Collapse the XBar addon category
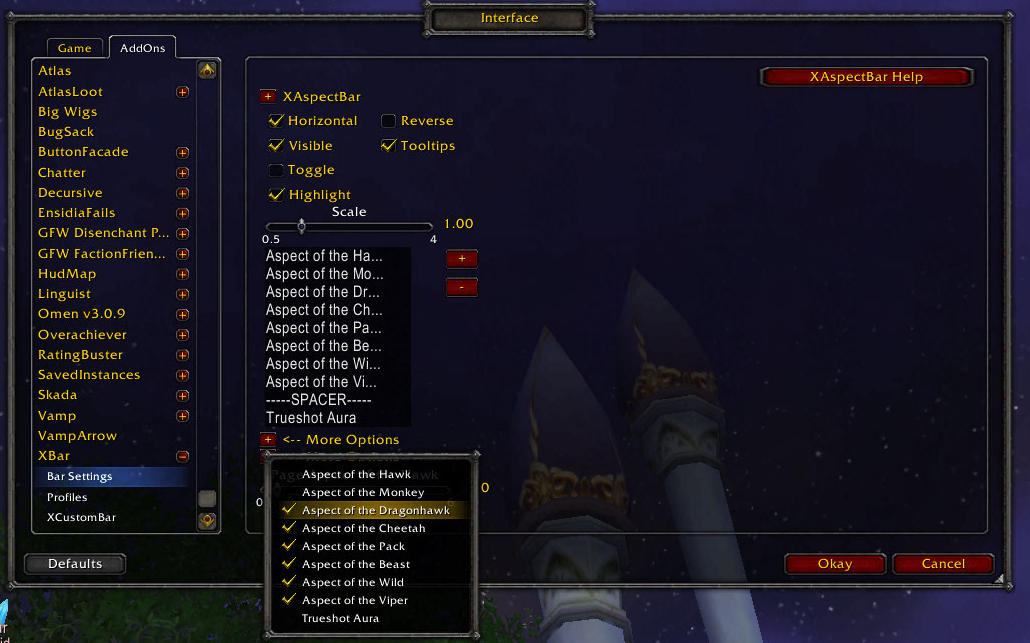1030x643 pixels. click(182, 456)
